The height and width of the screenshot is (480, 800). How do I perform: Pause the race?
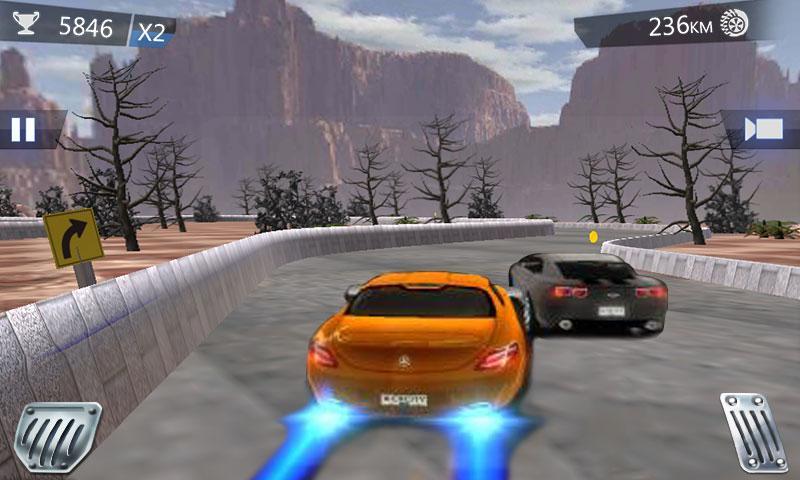[23, 129]
